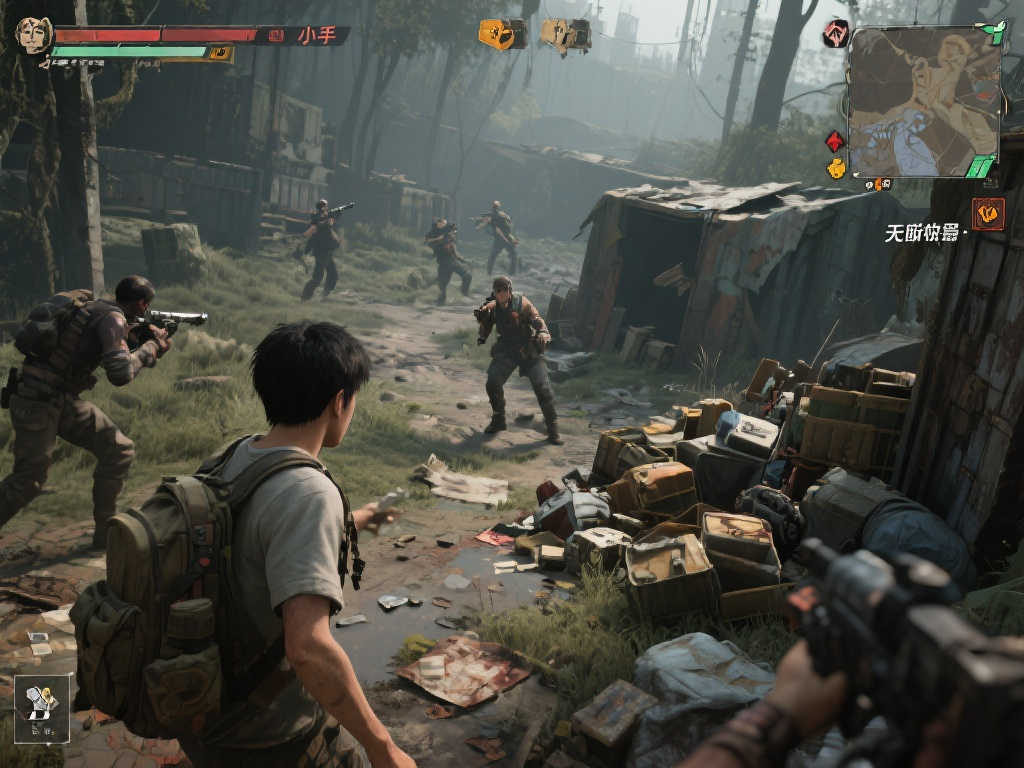Click the red round emblem beside the minimap
This screenshot has width=1024, height=768.
(835, 34)
